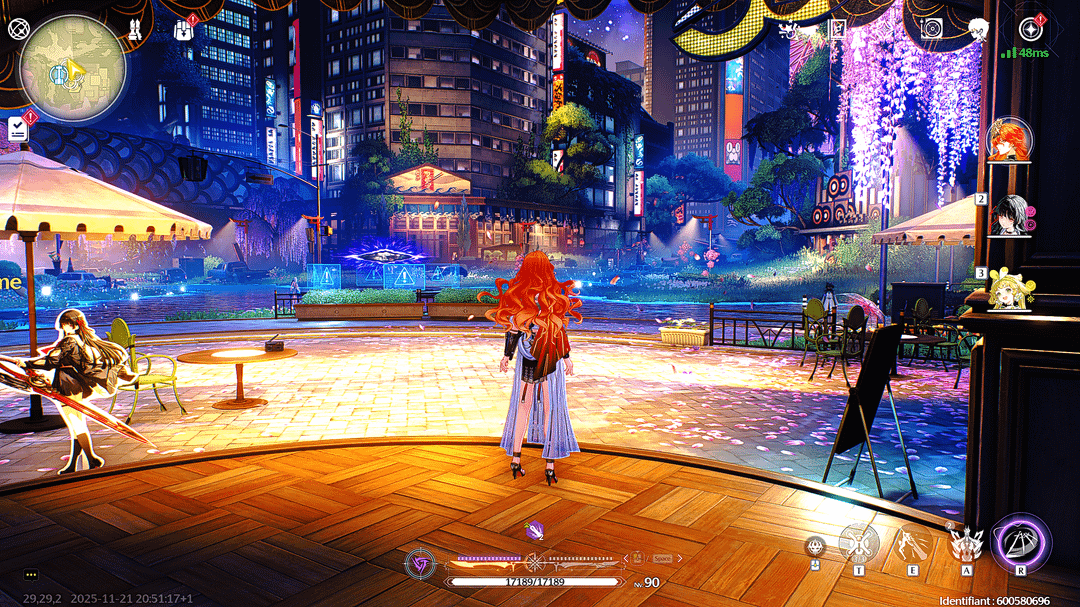
Task: Click the globe icon beside the minimap
Action: 16,28
